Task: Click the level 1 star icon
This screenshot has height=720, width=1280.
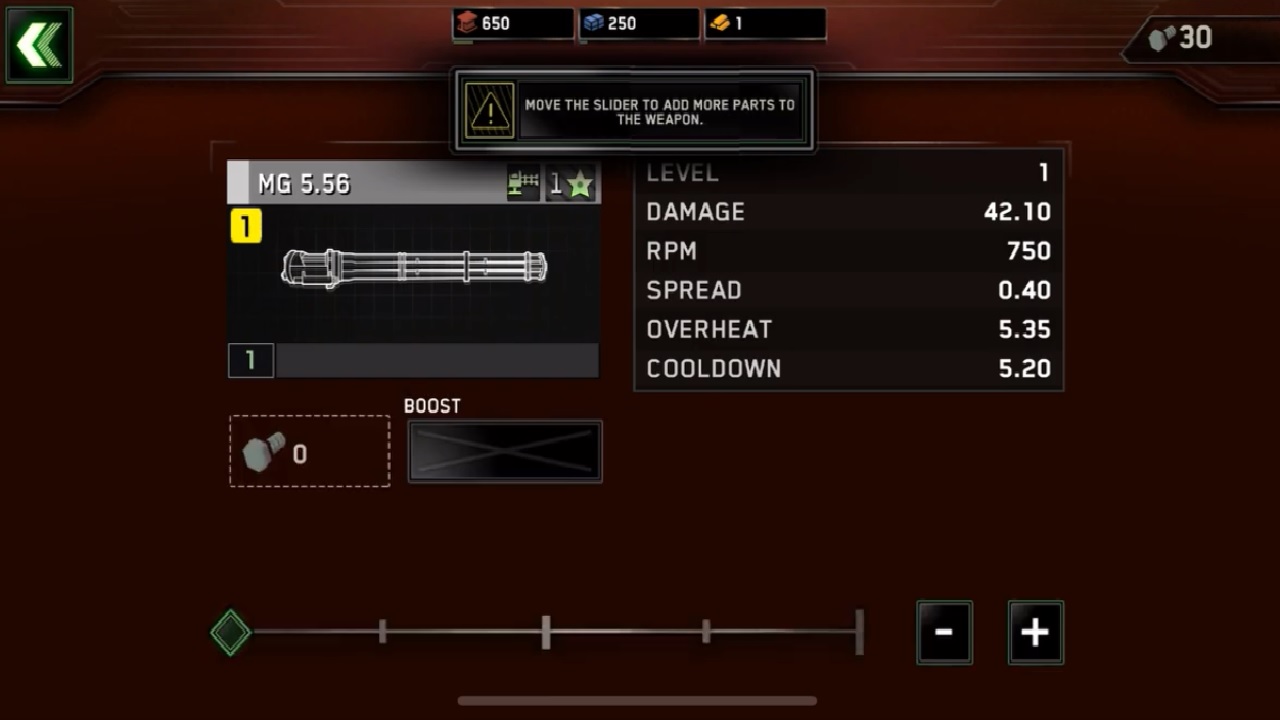Action: 581,182
